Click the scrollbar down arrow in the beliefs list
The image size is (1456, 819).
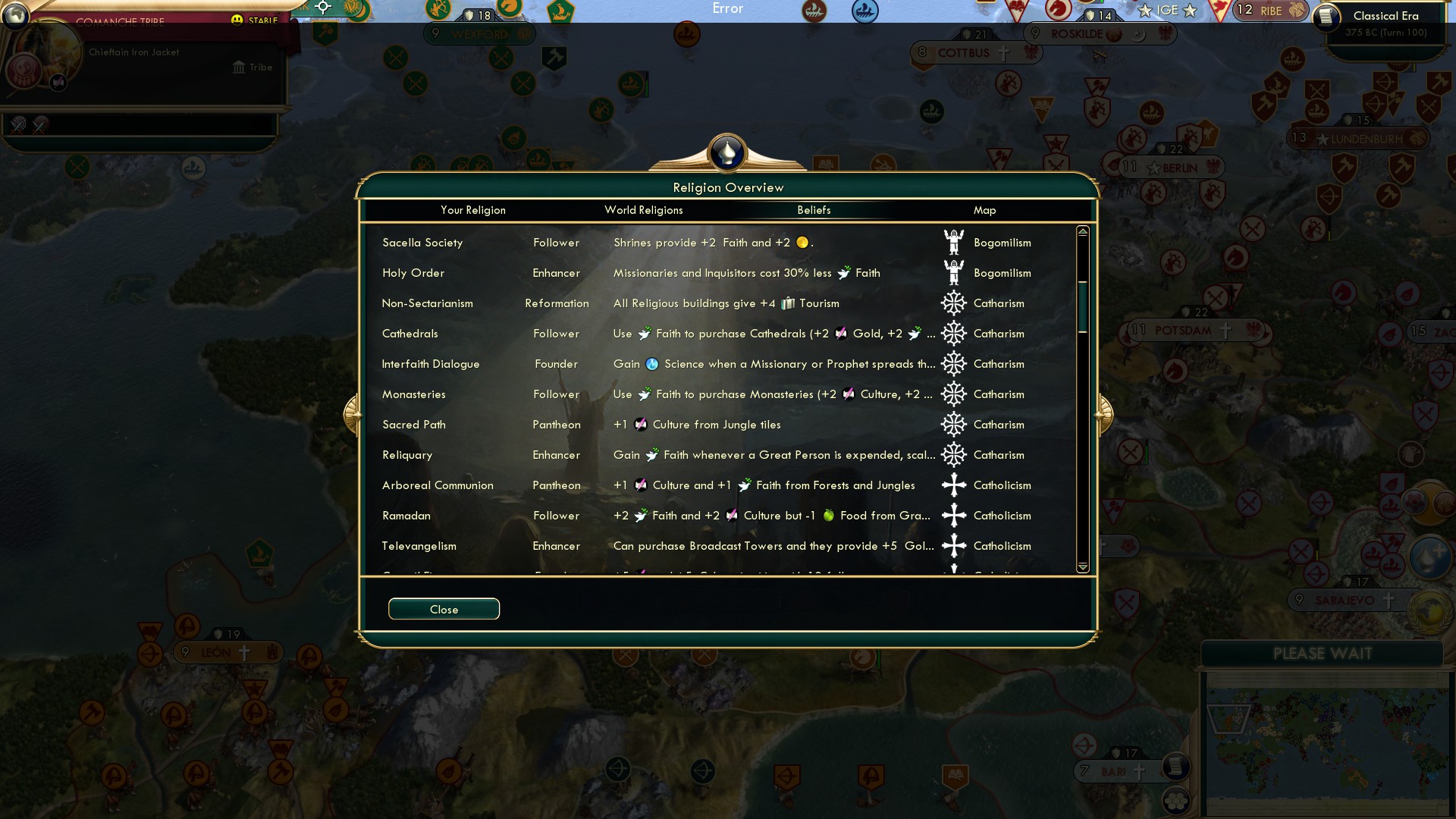click(x=1083, y=566)
